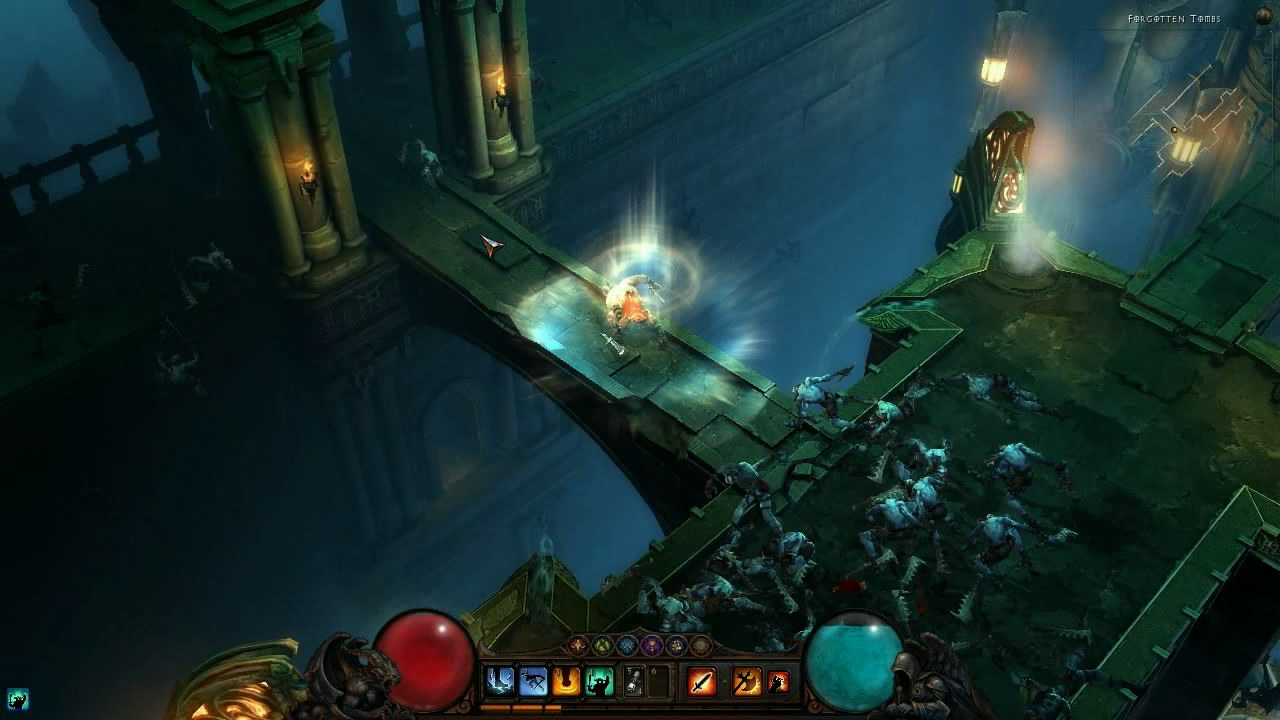Viewport: 1280px width, 720px height.
Task: Activate the green battle shout skill
Action: point(599,681)
